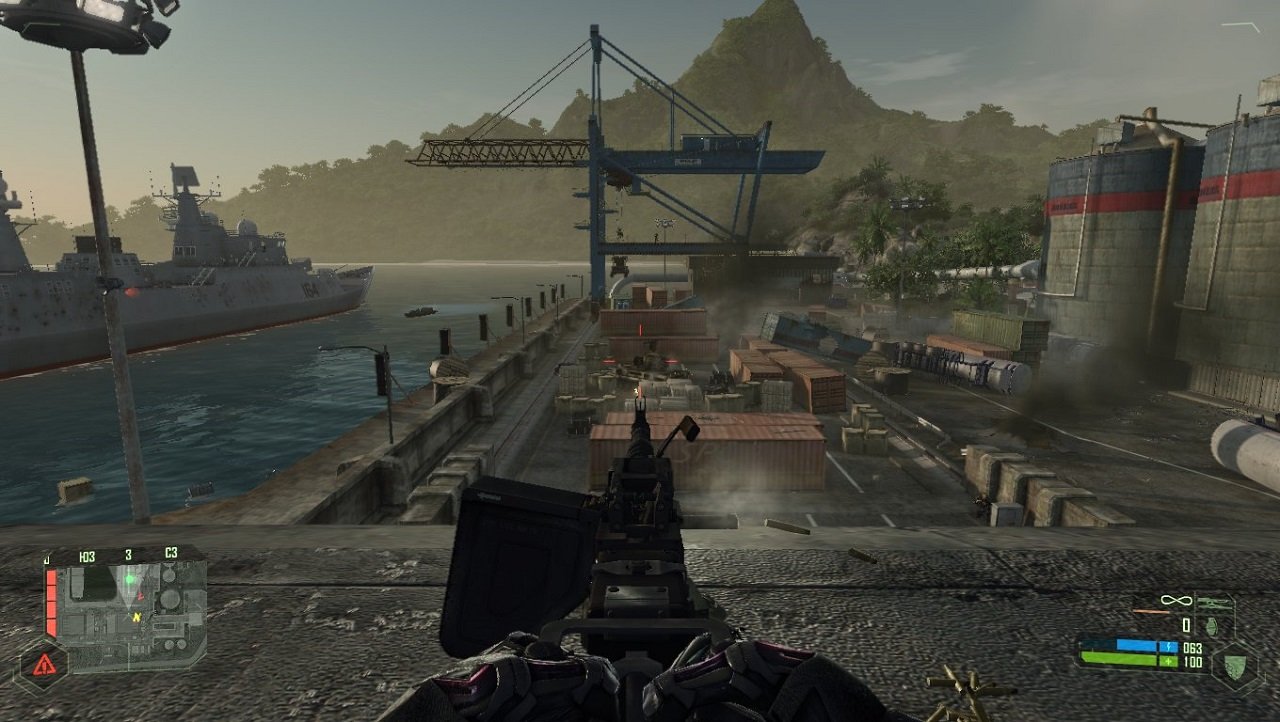1280x722 pixels.
Task: Click the red enemy arrow on the minimap
Action: [x=140, y=595]
